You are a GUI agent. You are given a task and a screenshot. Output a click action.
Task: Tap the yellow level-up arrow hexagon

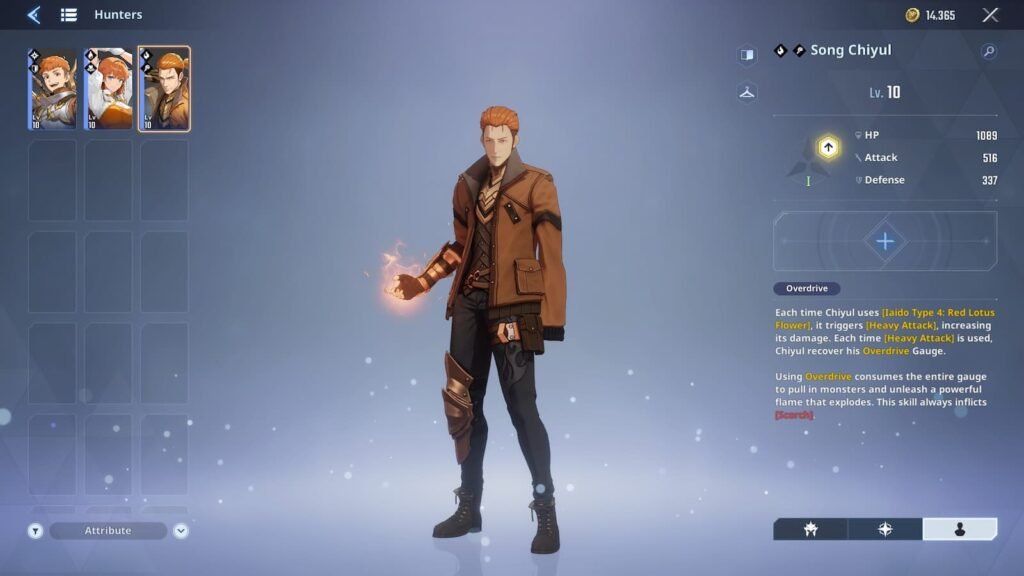828,148
